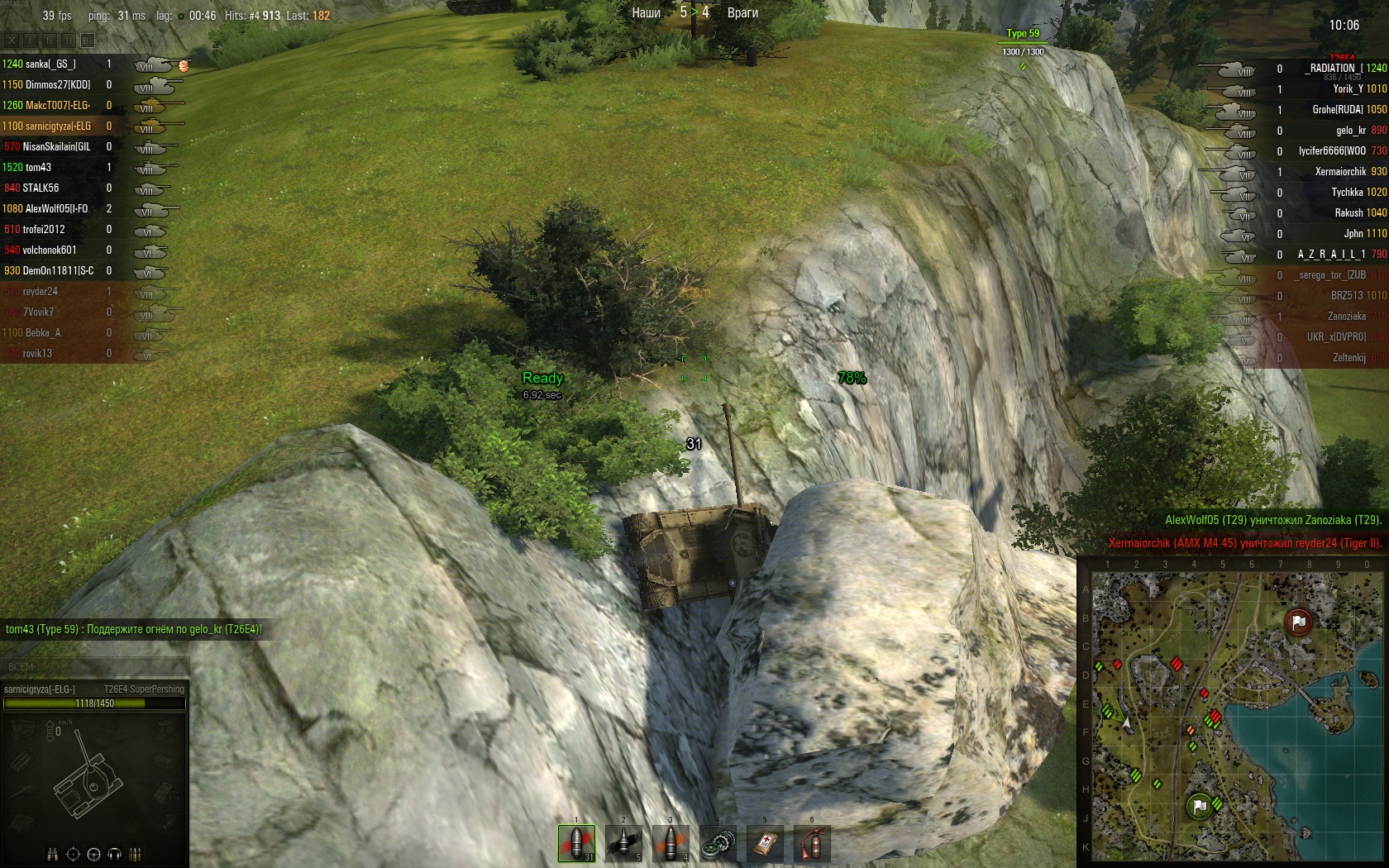The width and height of the screenshot is (1389, 868).
Task: Select the widest player list view mode
Action: pyautogui.click(x=88, y=40)
